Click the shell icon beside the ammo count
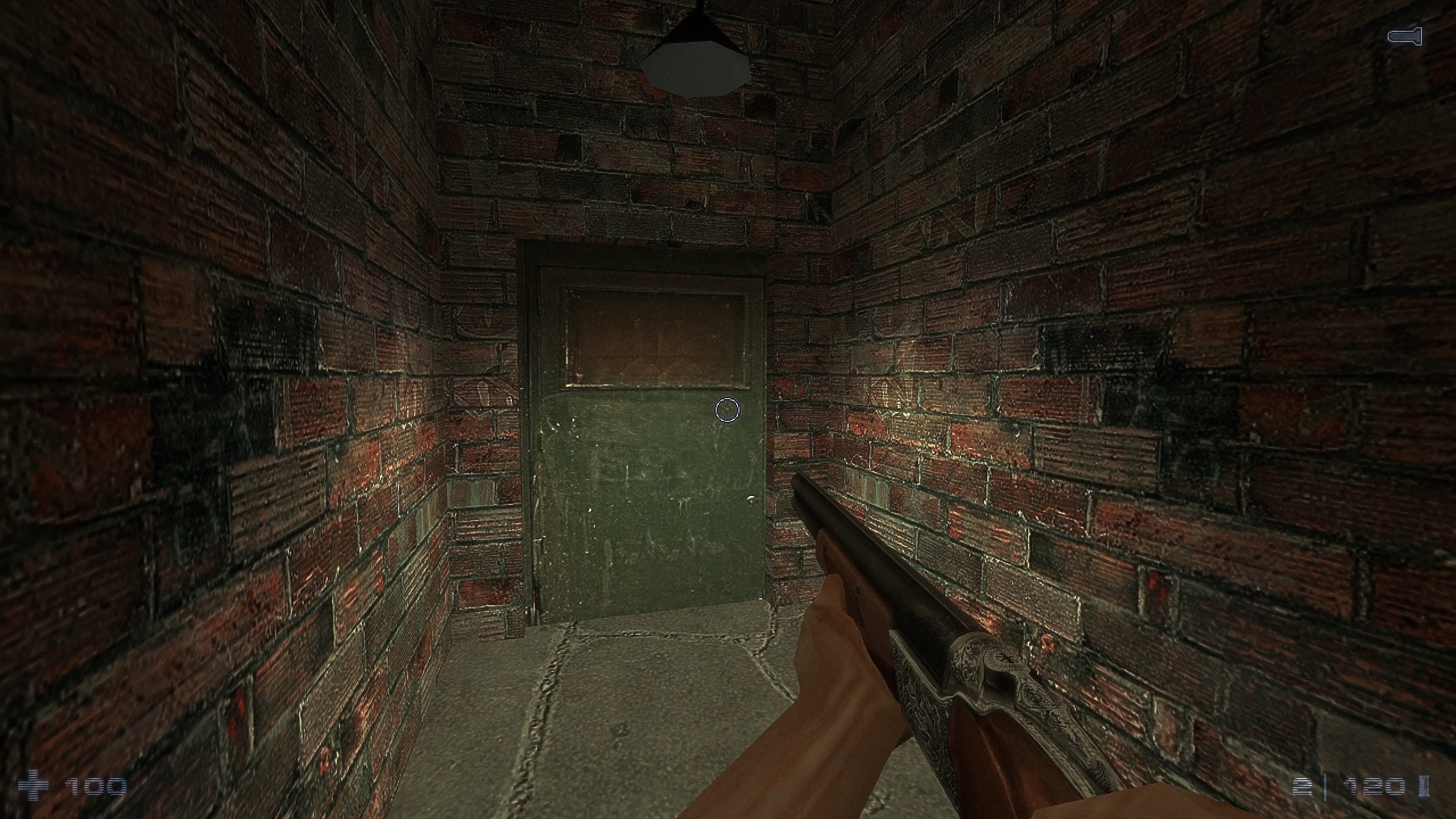Image resolution: width=1456 pixels, height=819 pixels. (1424, 787)
